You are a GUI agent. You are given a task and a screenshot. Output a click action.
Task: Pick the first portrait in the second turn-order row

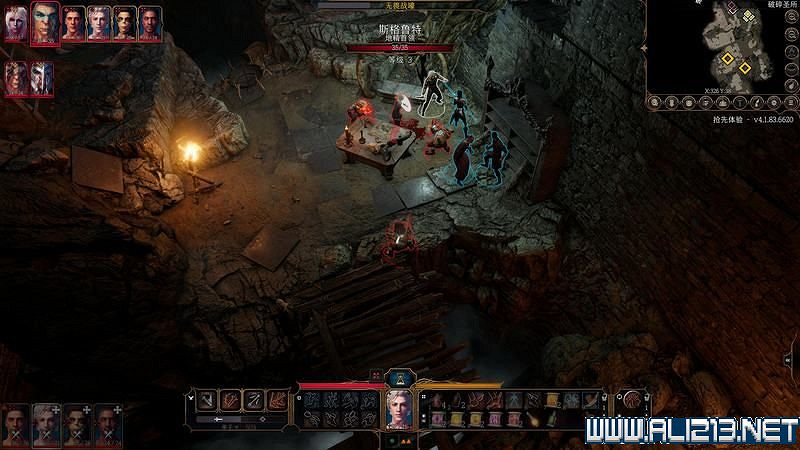tap(16, 78)
